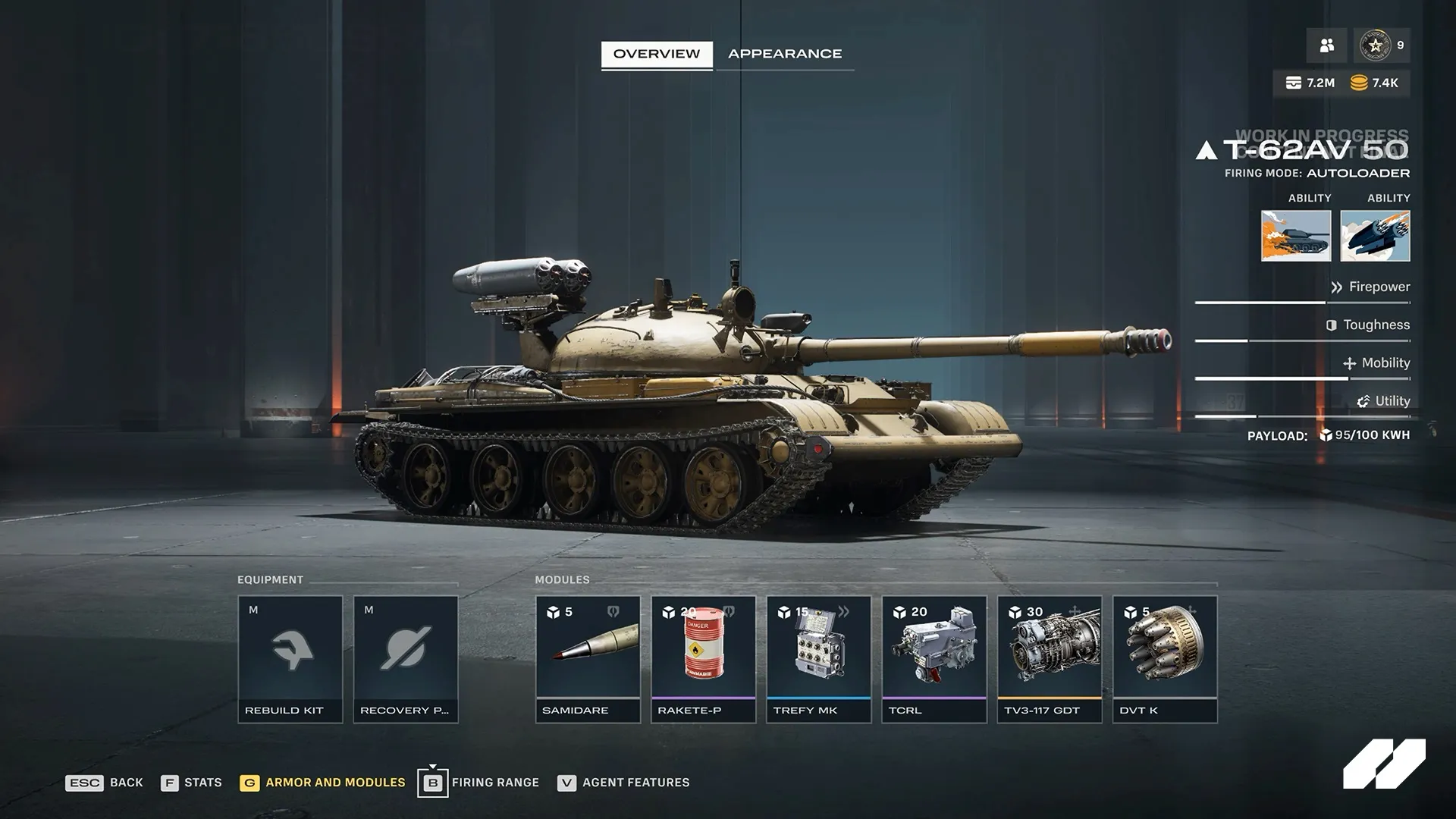Enable the Autoloader firing mode
The width and height of the screenshot is (1456, 819).
[1356, 173]
